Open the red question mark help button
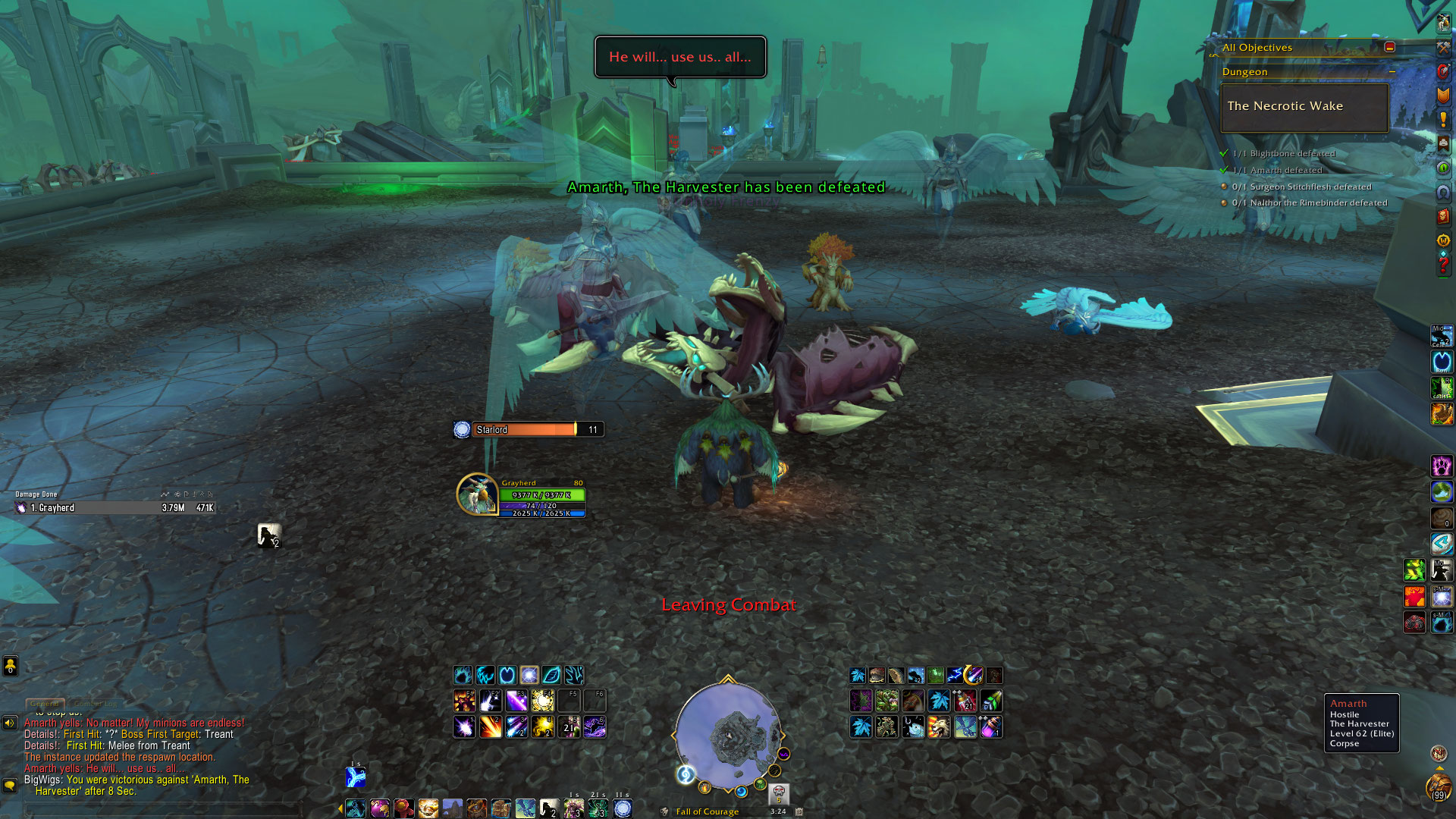Viewport: 1456px width, 819px height. point(1442,265)
